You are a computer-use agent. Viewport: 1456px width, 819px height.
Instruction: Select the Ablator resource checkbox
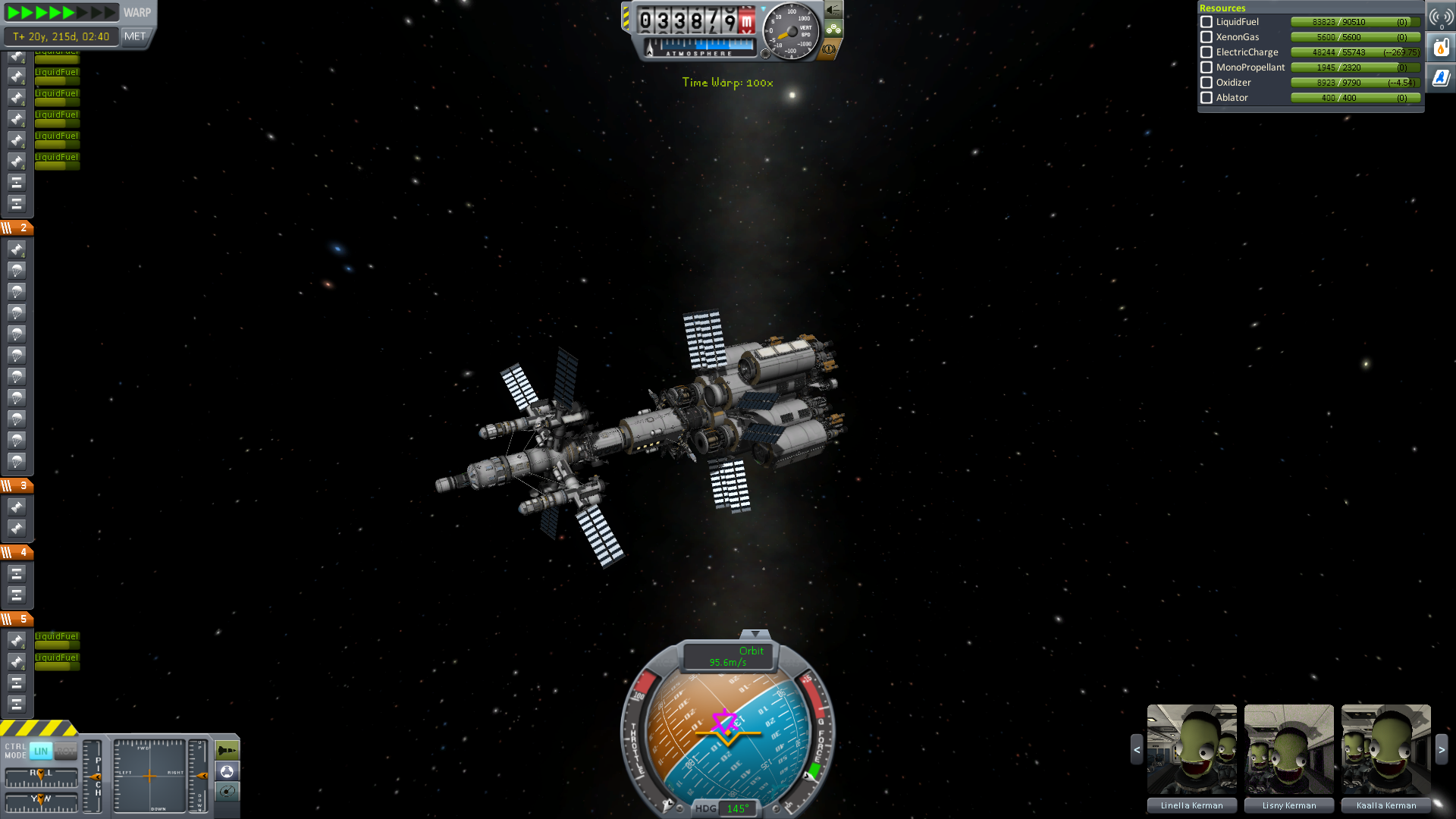[x=1207, y=98]
